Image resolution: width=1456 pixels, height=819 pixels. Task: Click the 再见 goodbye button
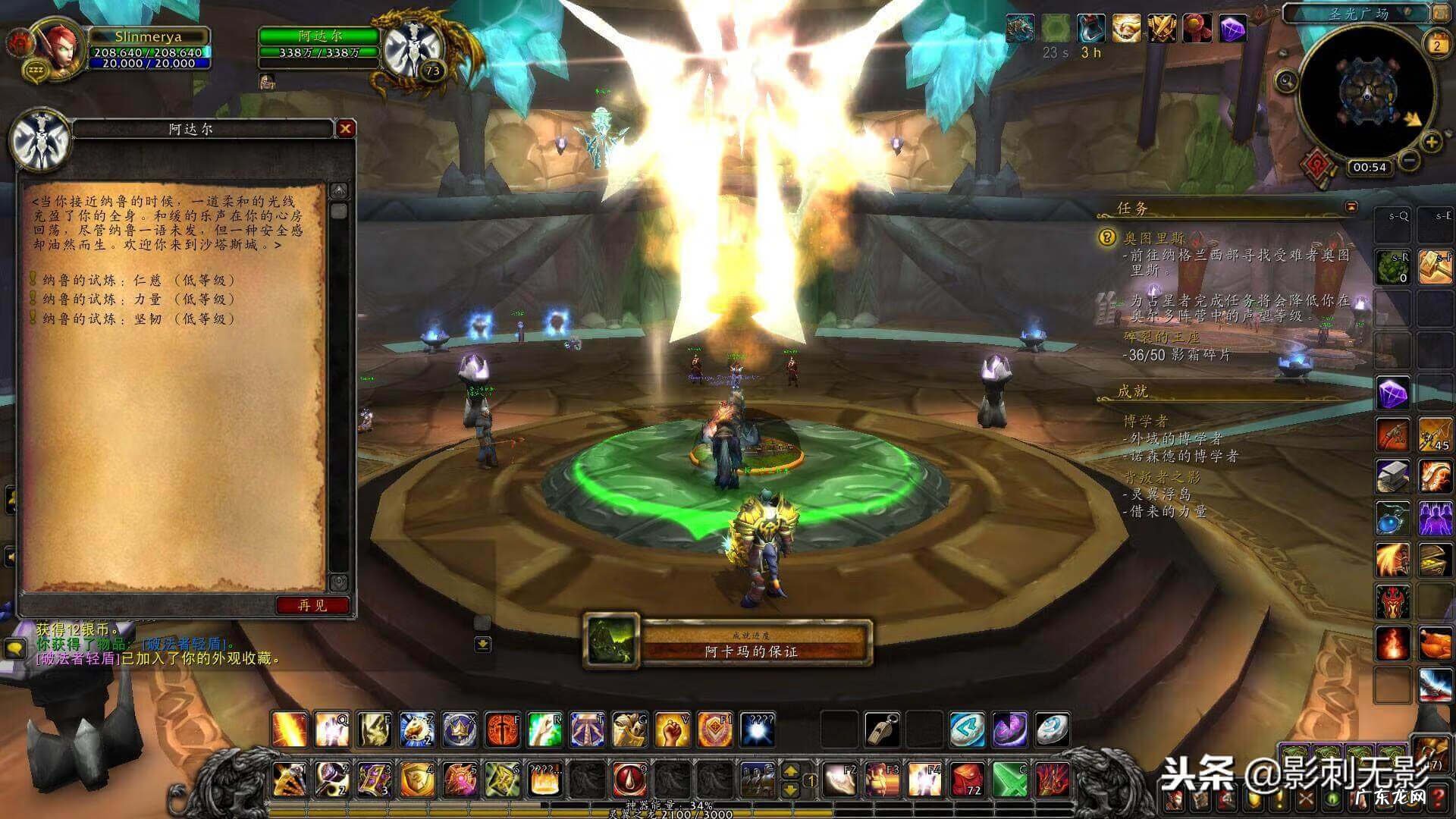pos(312,605)
